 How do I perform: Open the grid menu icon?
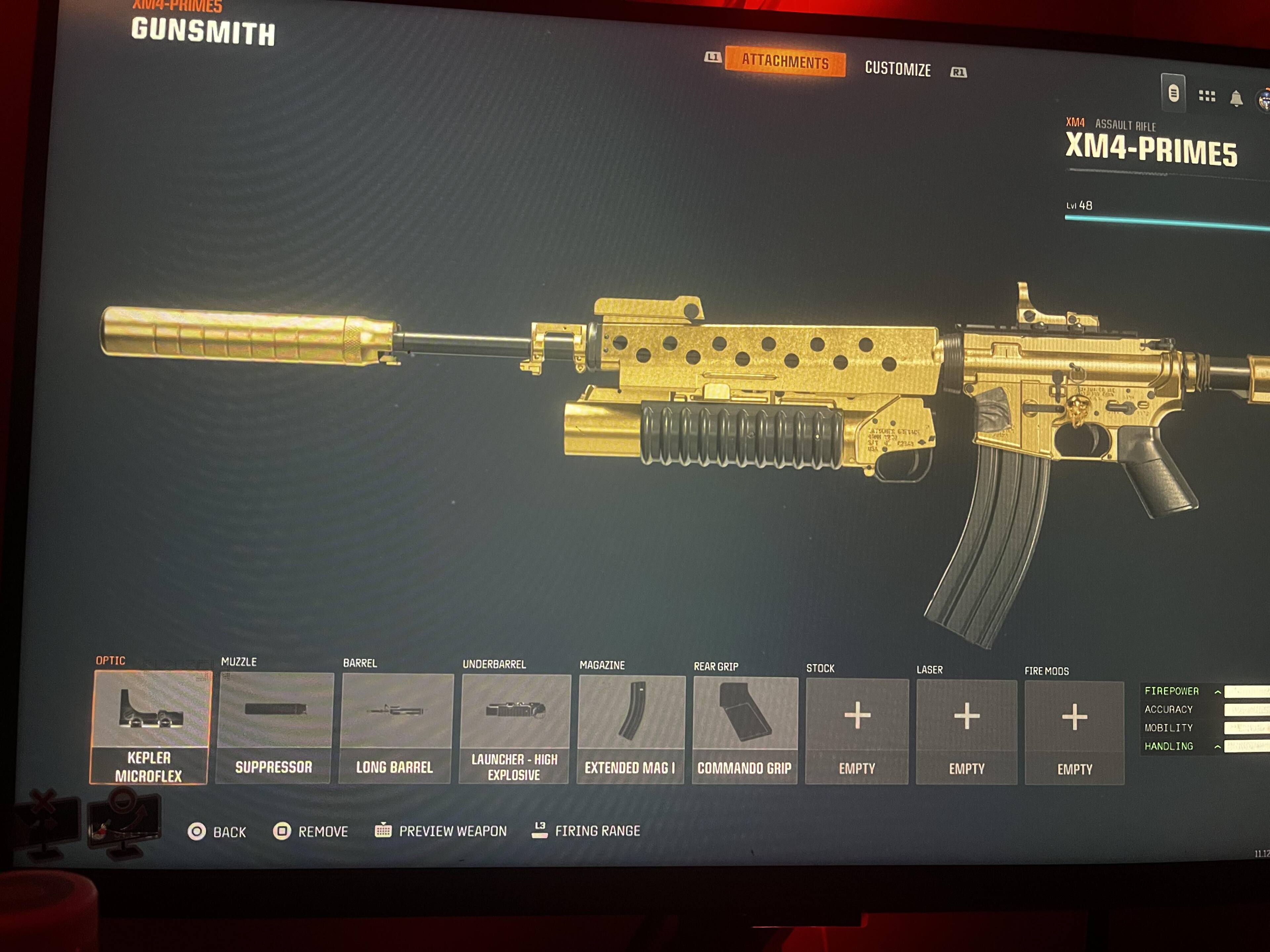1206,96
